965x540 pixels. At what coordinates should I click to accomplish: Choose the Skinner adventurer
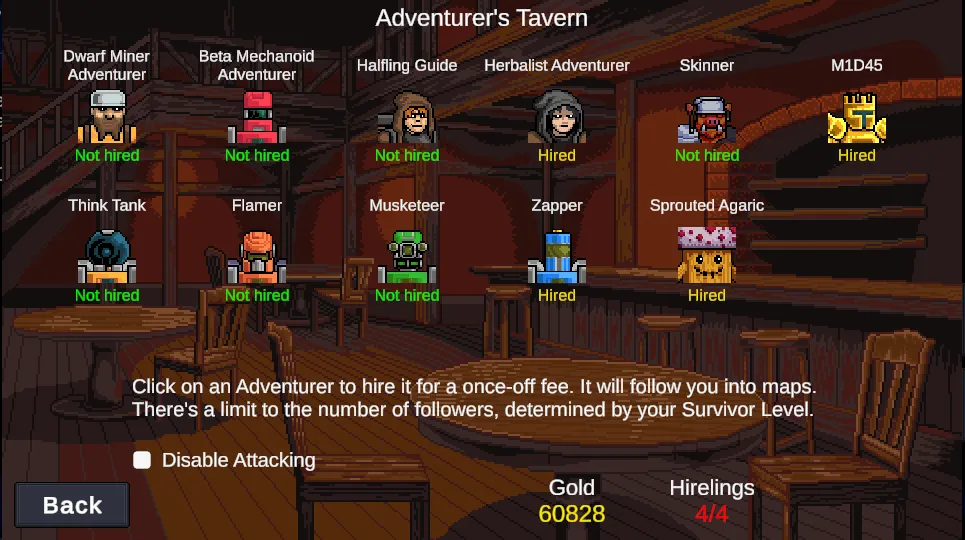[x=707, y=118]
